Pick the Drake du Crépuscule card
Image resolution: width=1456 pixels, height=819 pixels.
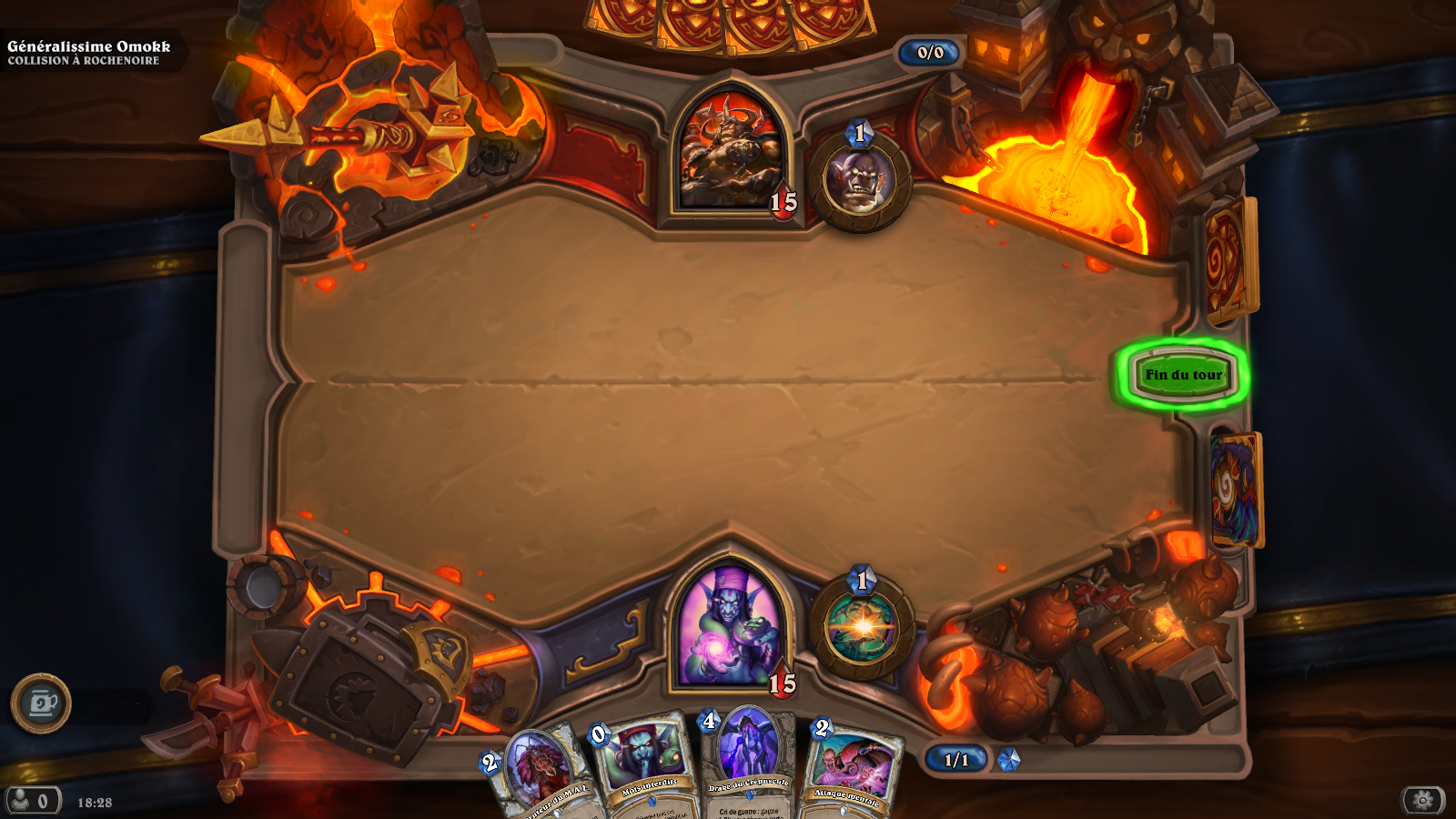tap(749, 763)
